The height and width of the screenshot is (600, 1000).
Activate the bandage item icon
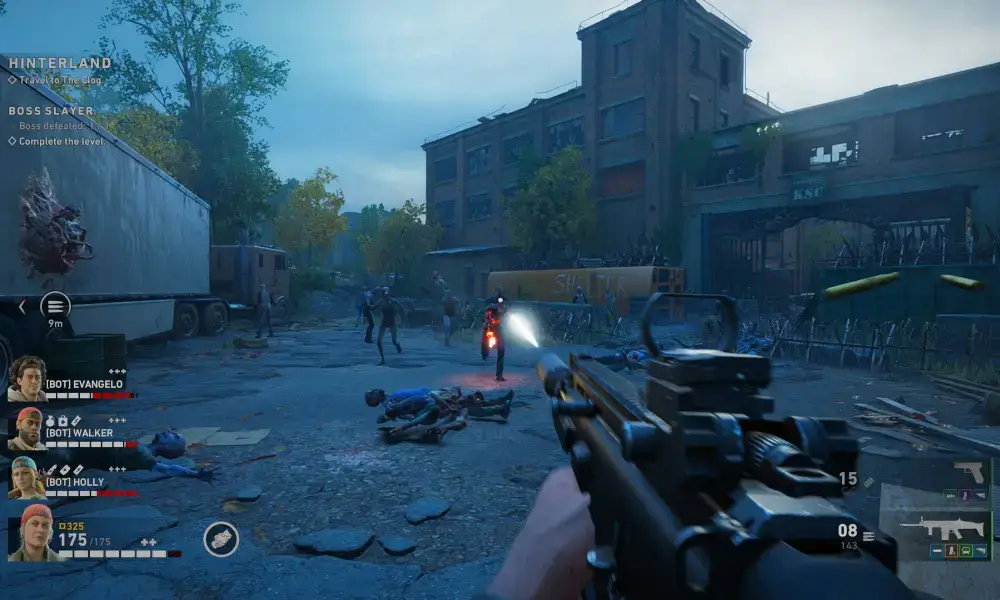coord(221,539)
